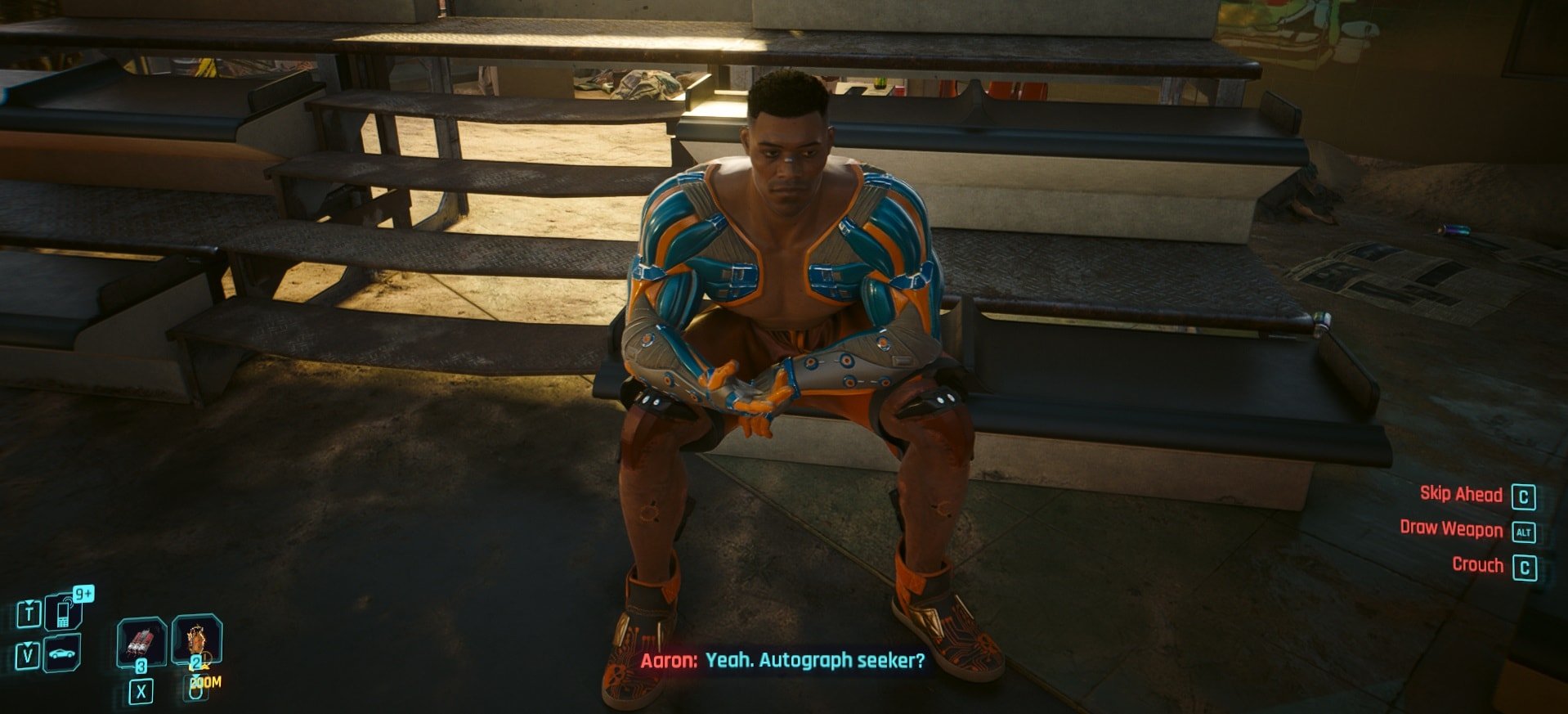Click the grenade count number 3
The image size is (1568, 714).
click(141, 664)
